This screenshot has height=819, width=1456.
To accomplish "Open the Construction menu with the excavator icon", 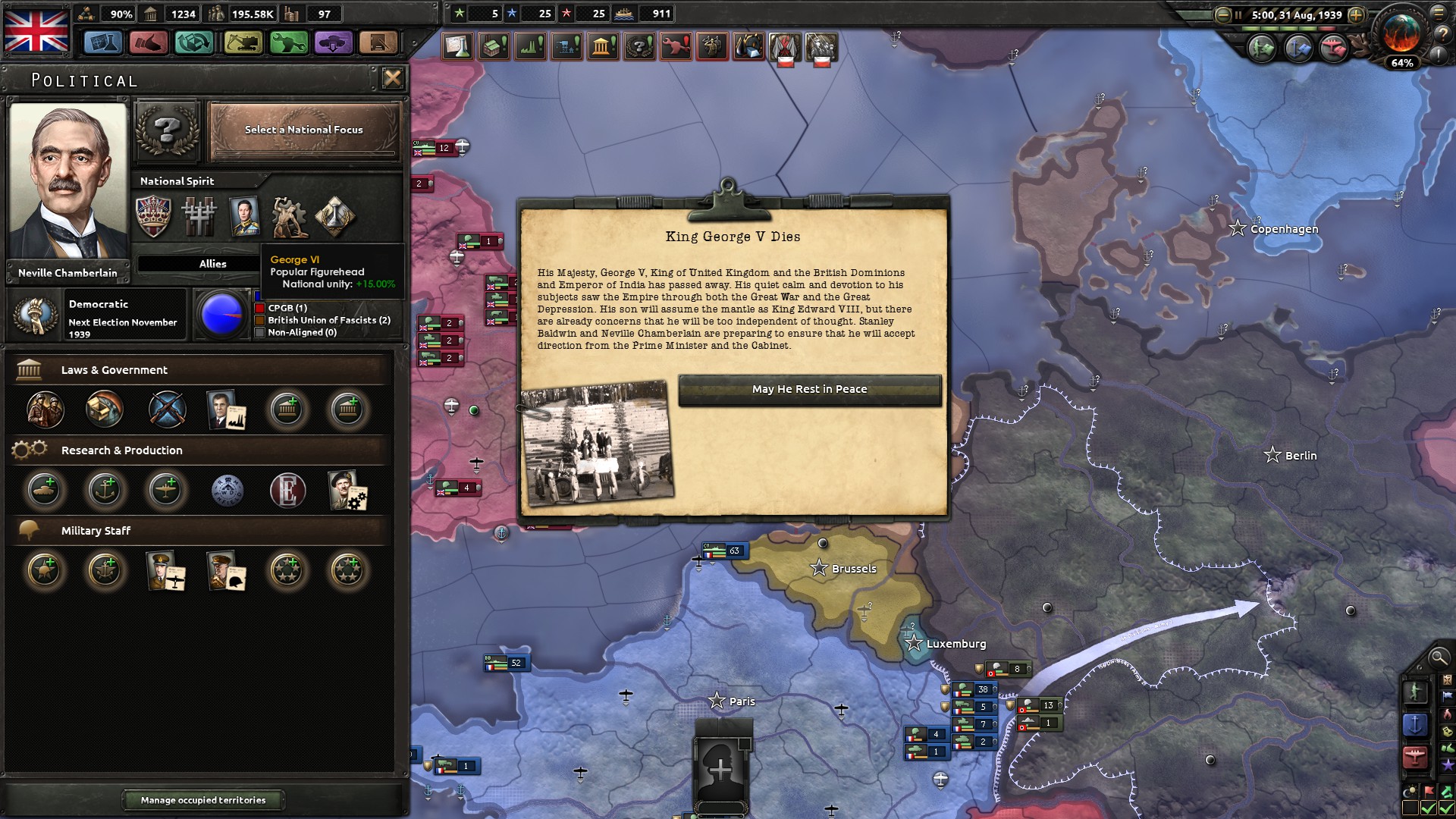I will [242, 43].
